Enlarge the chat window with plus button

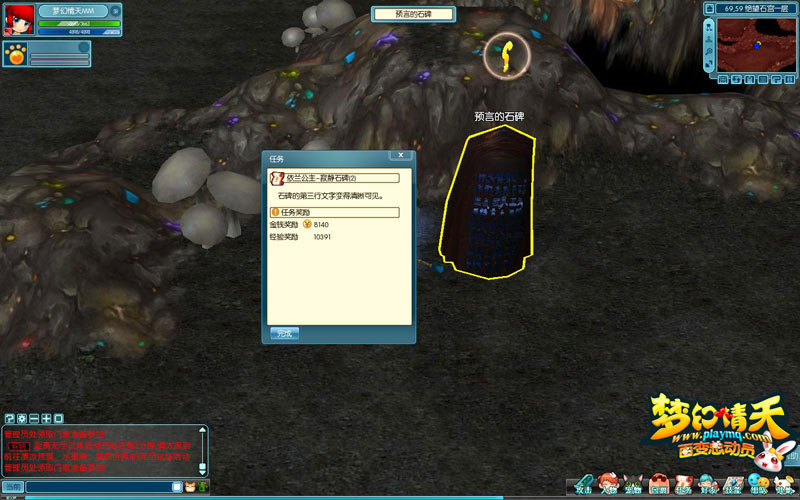46,418
